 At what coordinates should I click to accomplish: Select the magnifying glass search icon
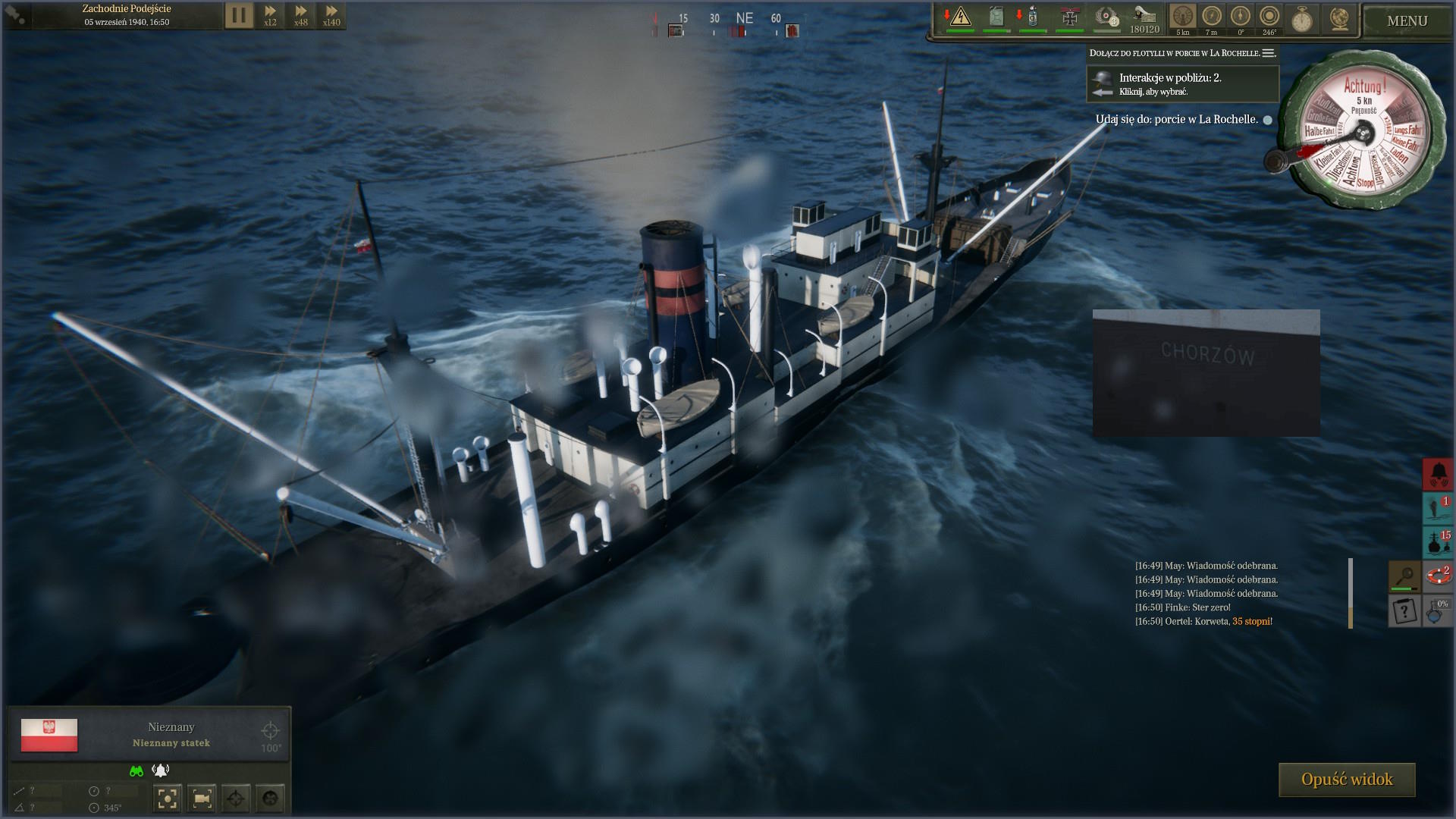(x=1404, y=576)
